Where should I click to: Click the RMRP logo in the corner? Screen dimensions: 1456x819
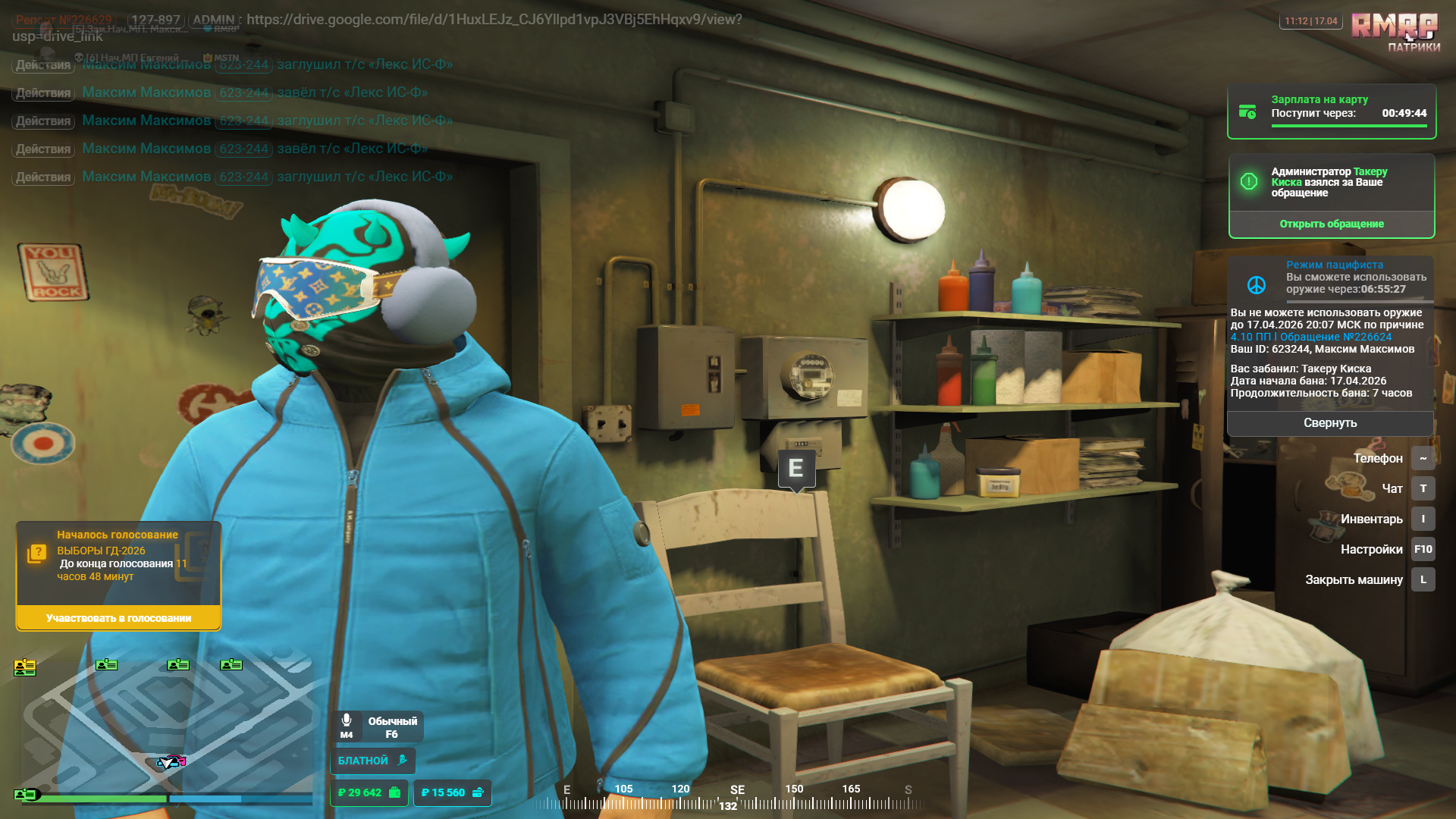click(x=1395, y=27)
